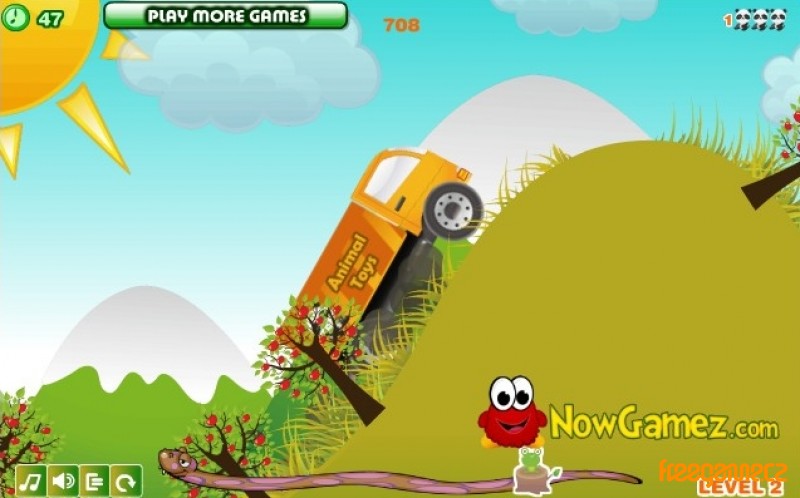Click the Play More Games button

pos(225,16)
